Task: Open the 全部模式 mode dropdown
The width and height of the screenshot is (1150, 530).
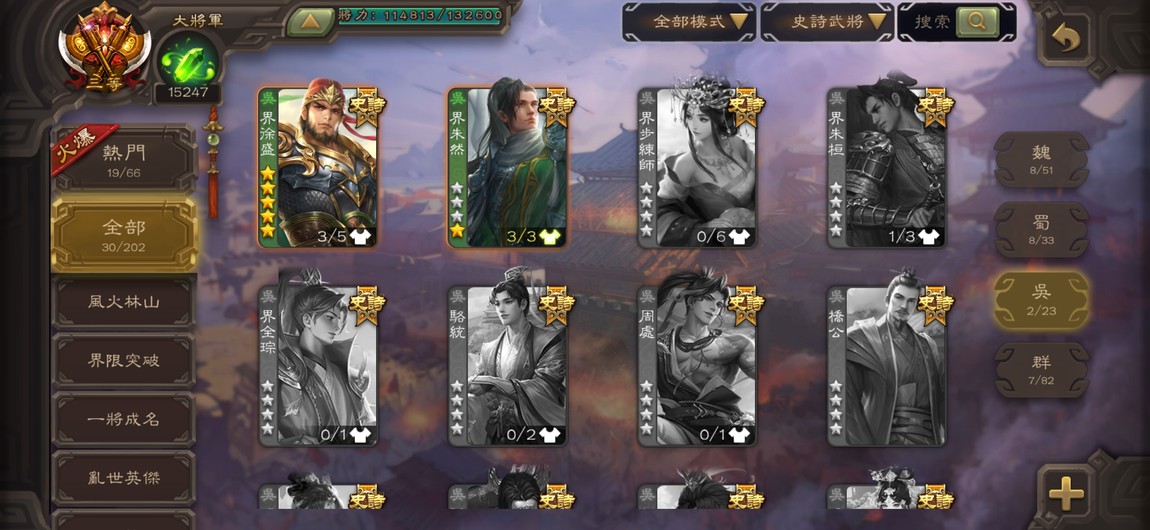Action: point(688,22)
